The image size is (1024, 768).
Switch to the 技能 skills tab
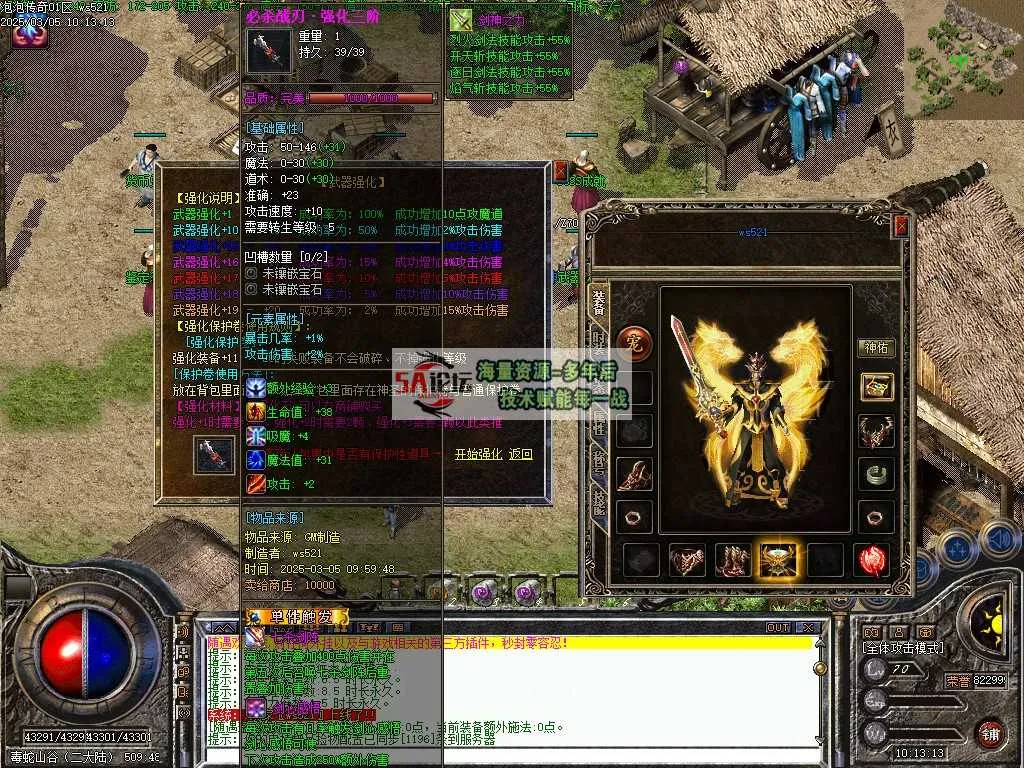point(598,500)
